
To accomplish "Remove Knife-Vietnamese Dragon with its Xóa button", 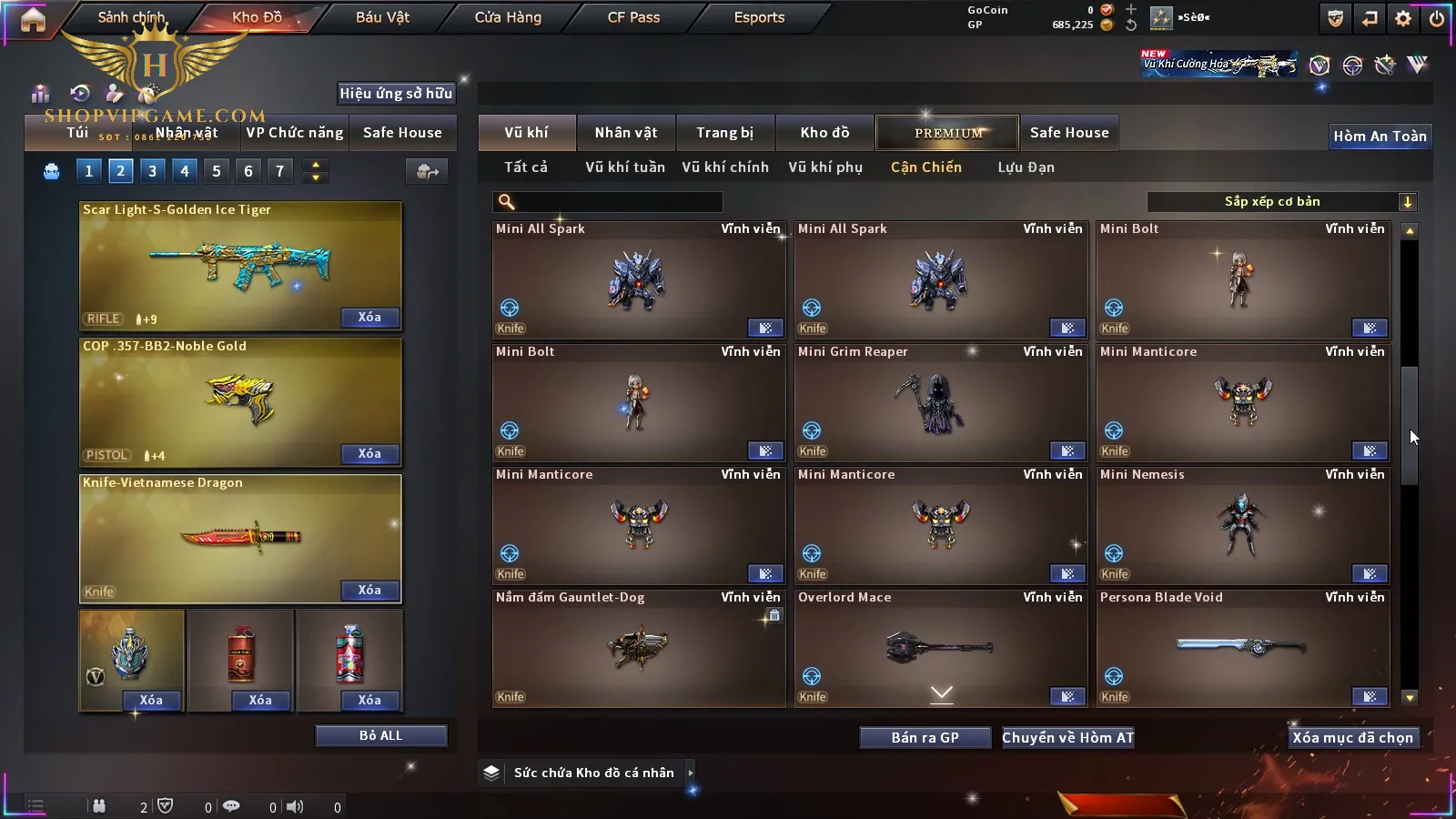I will coord(369,591).
